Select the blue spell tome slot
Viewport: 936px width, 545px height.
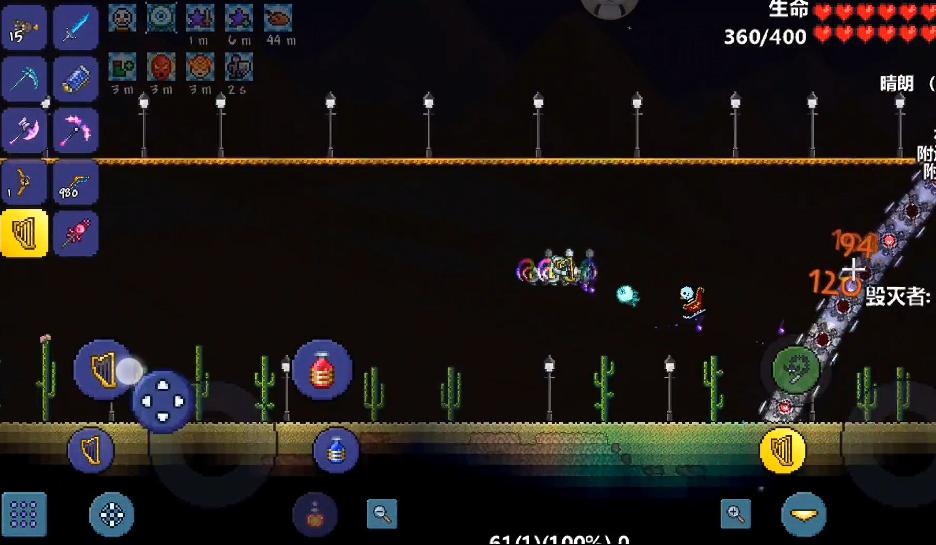click(x=76, y=79)
